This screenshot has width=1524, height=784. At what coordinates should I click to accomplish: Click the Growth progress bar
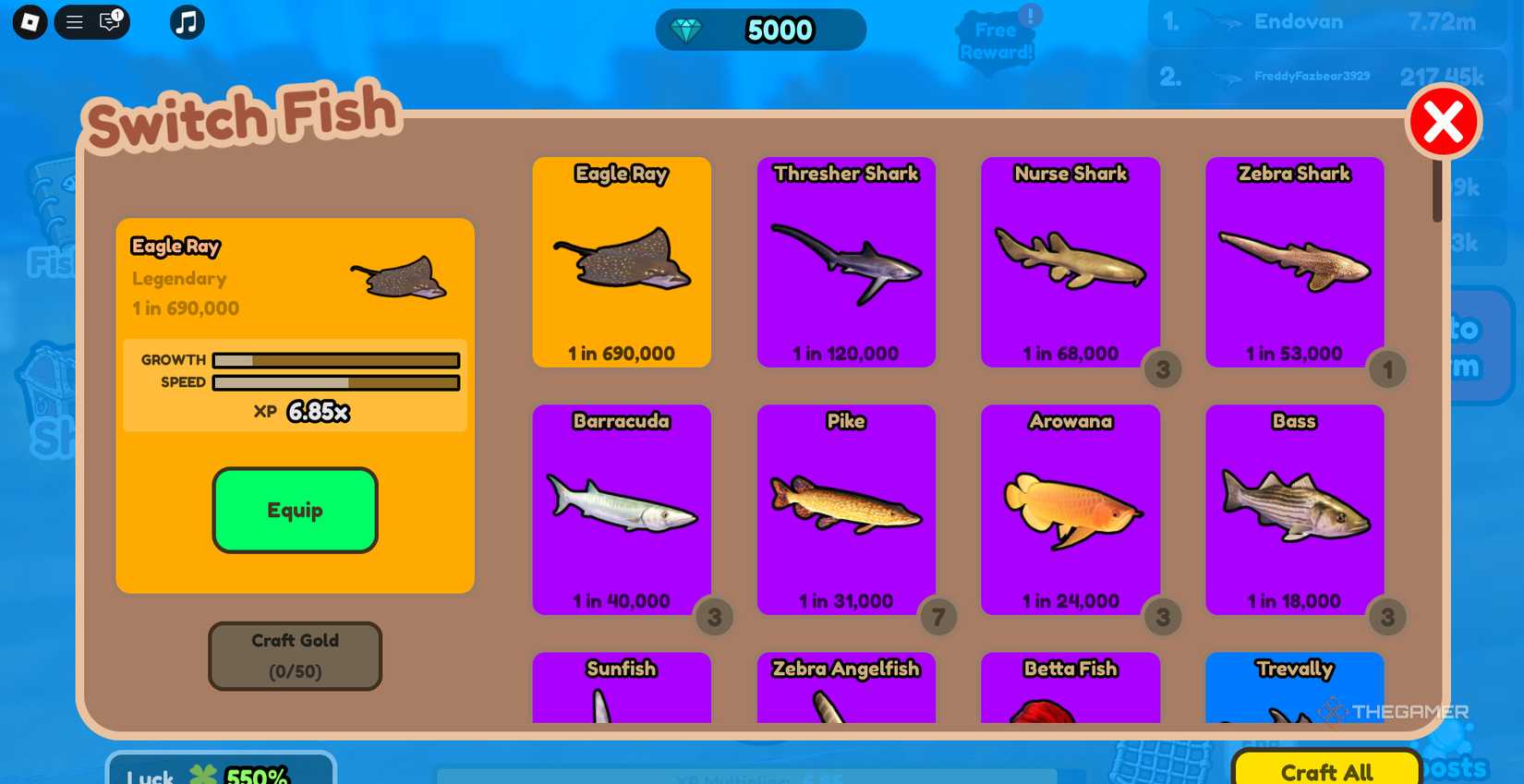pos(334,360)
